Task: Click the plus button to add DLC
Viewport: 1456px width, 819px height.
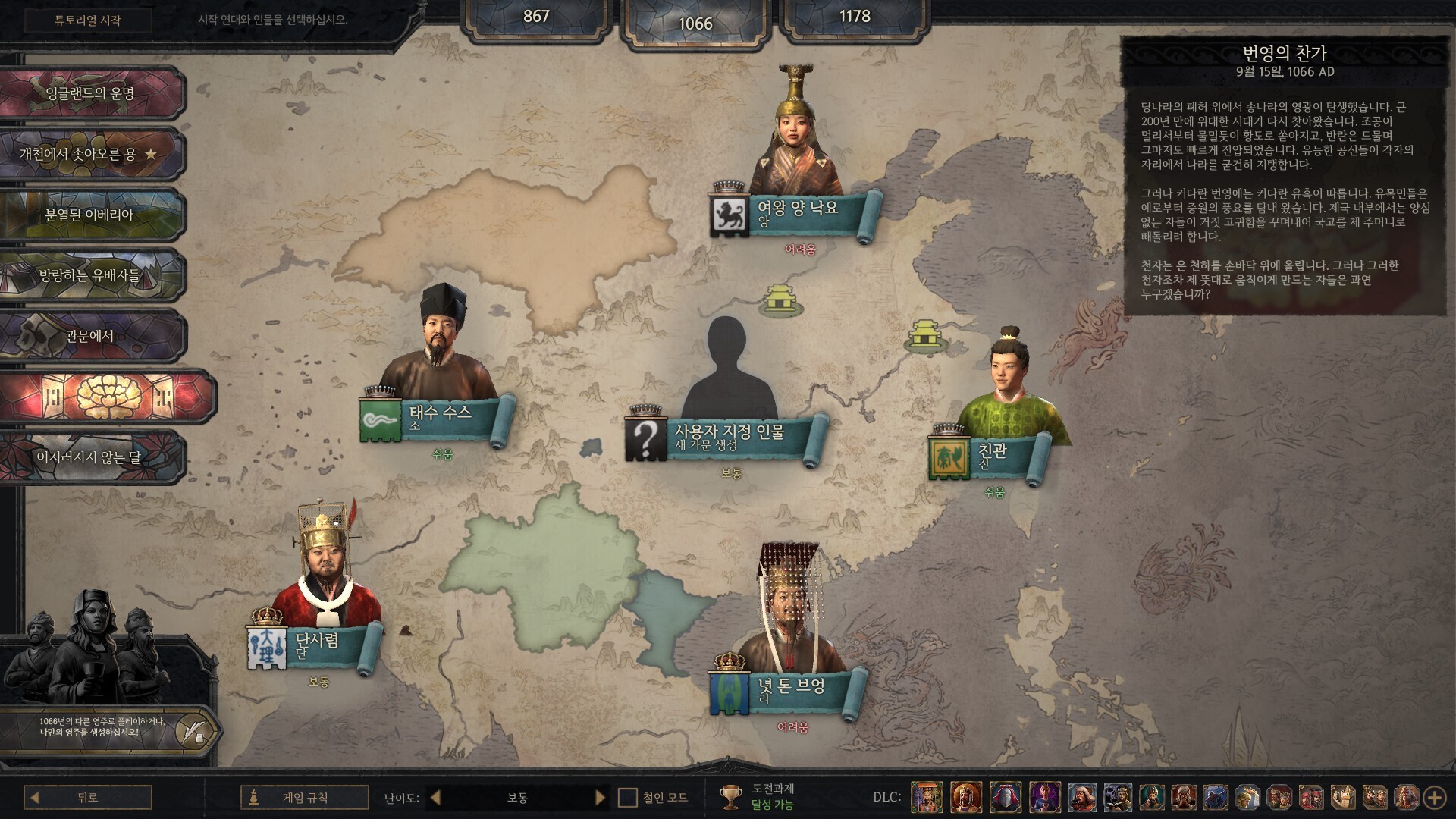Action: coord(1434,797)
